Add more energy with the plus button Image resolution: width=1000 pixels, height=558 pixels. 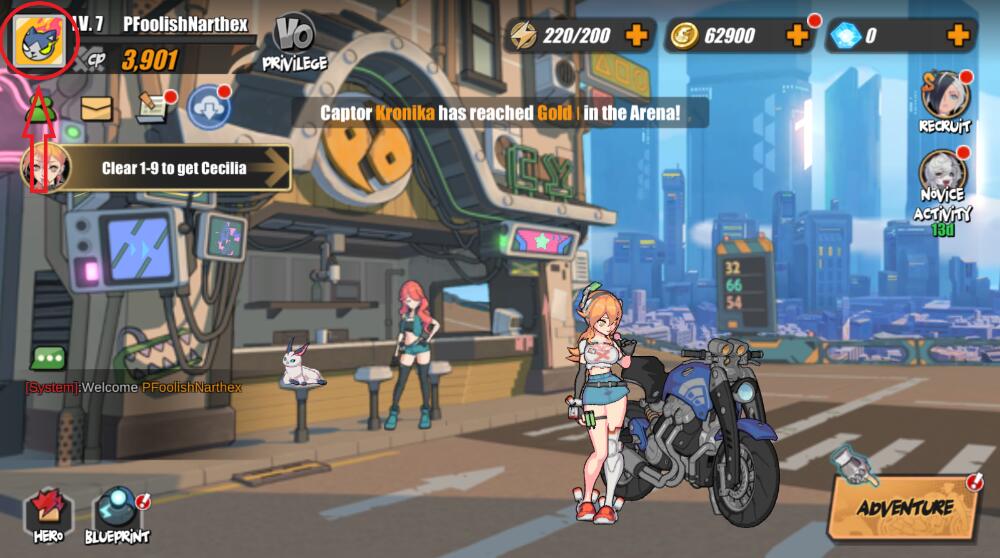point(636,36)
